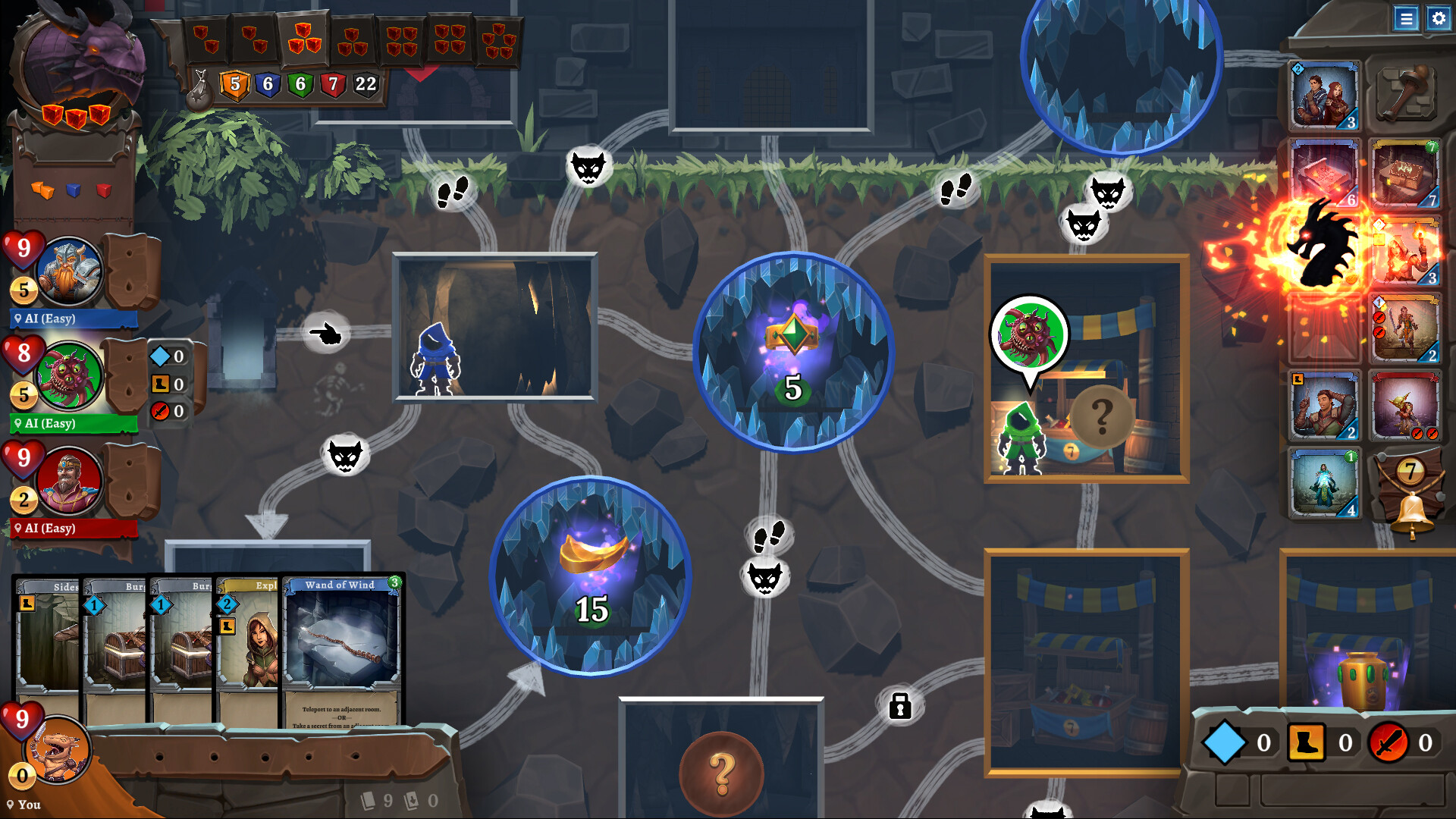
Task: Click the padlock token on the dungeon path
Action: pos(899,704)
